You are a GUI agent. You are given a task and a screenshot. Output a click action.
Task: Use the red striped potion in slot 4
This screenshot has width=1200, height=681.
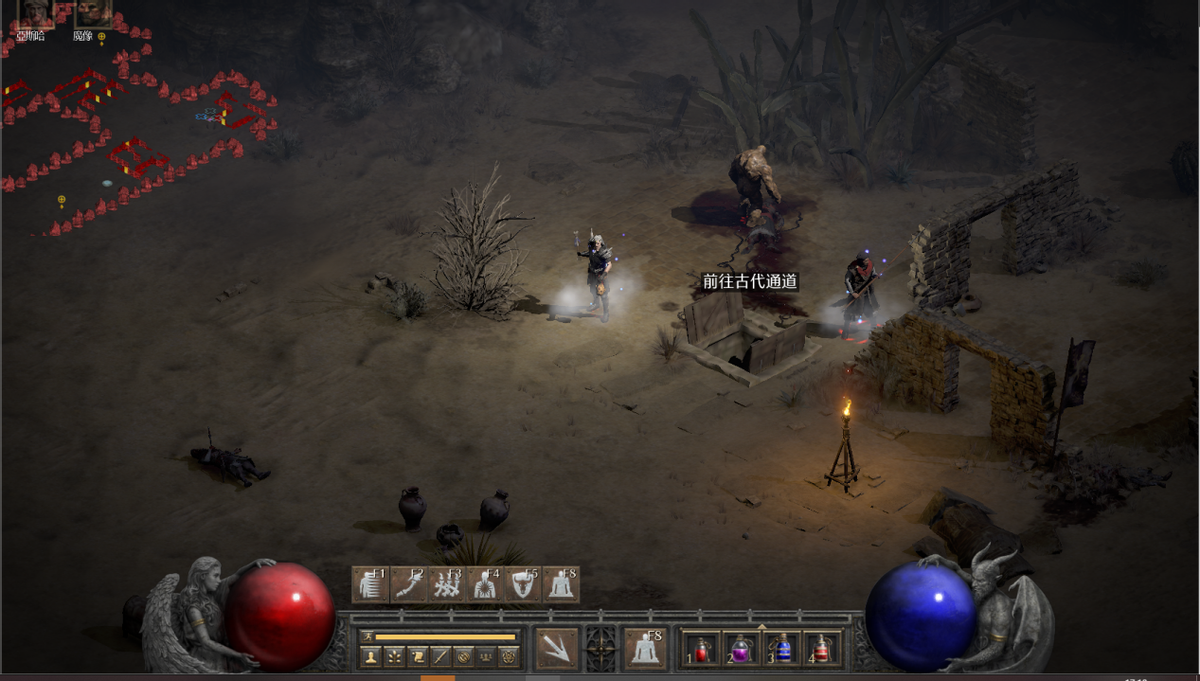pyautogui.click(x=820, y=649)
